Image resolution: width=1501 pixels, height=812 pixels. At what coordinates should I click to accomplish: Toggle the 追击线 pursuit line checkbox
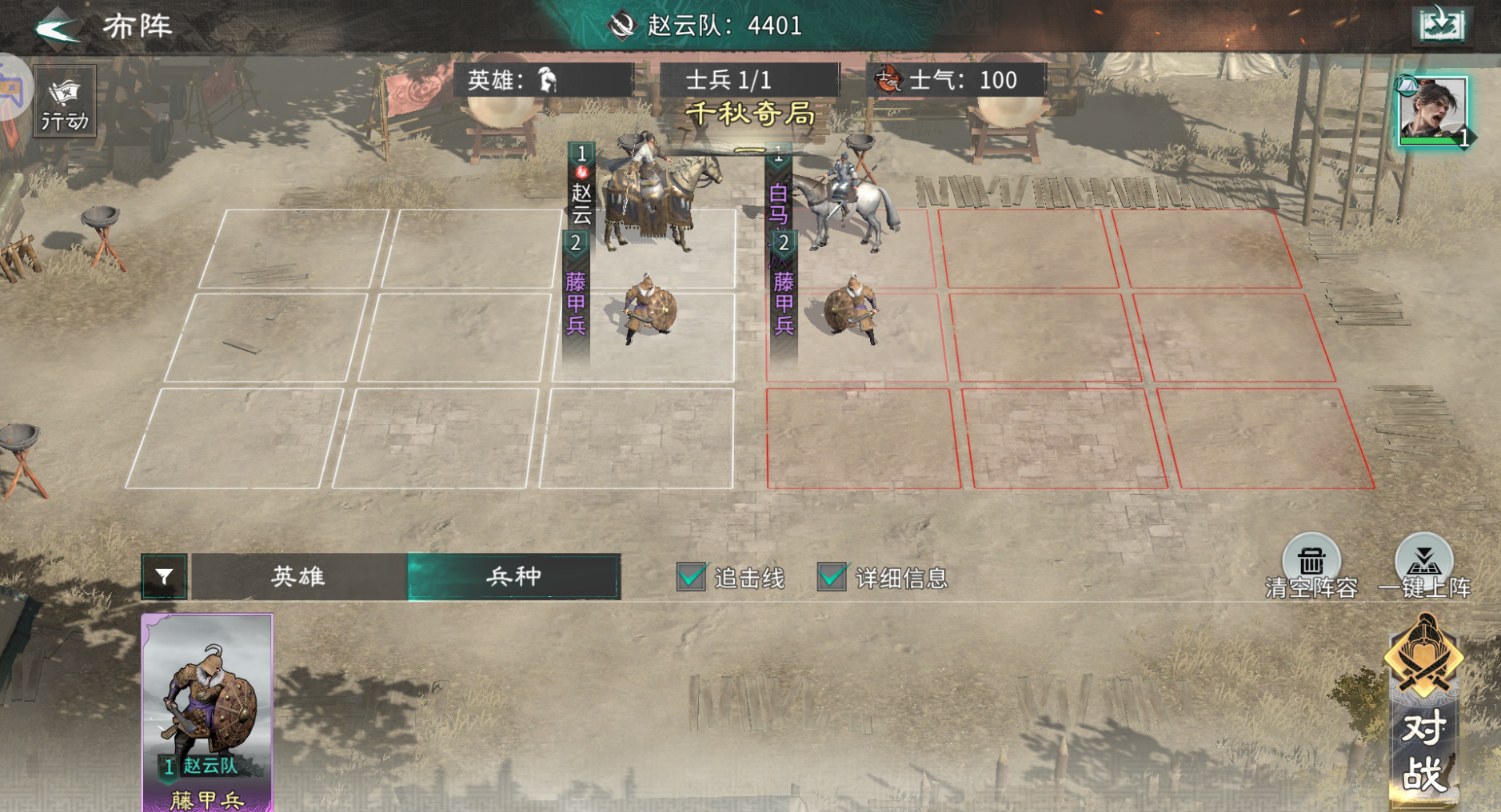coord(689,575)
